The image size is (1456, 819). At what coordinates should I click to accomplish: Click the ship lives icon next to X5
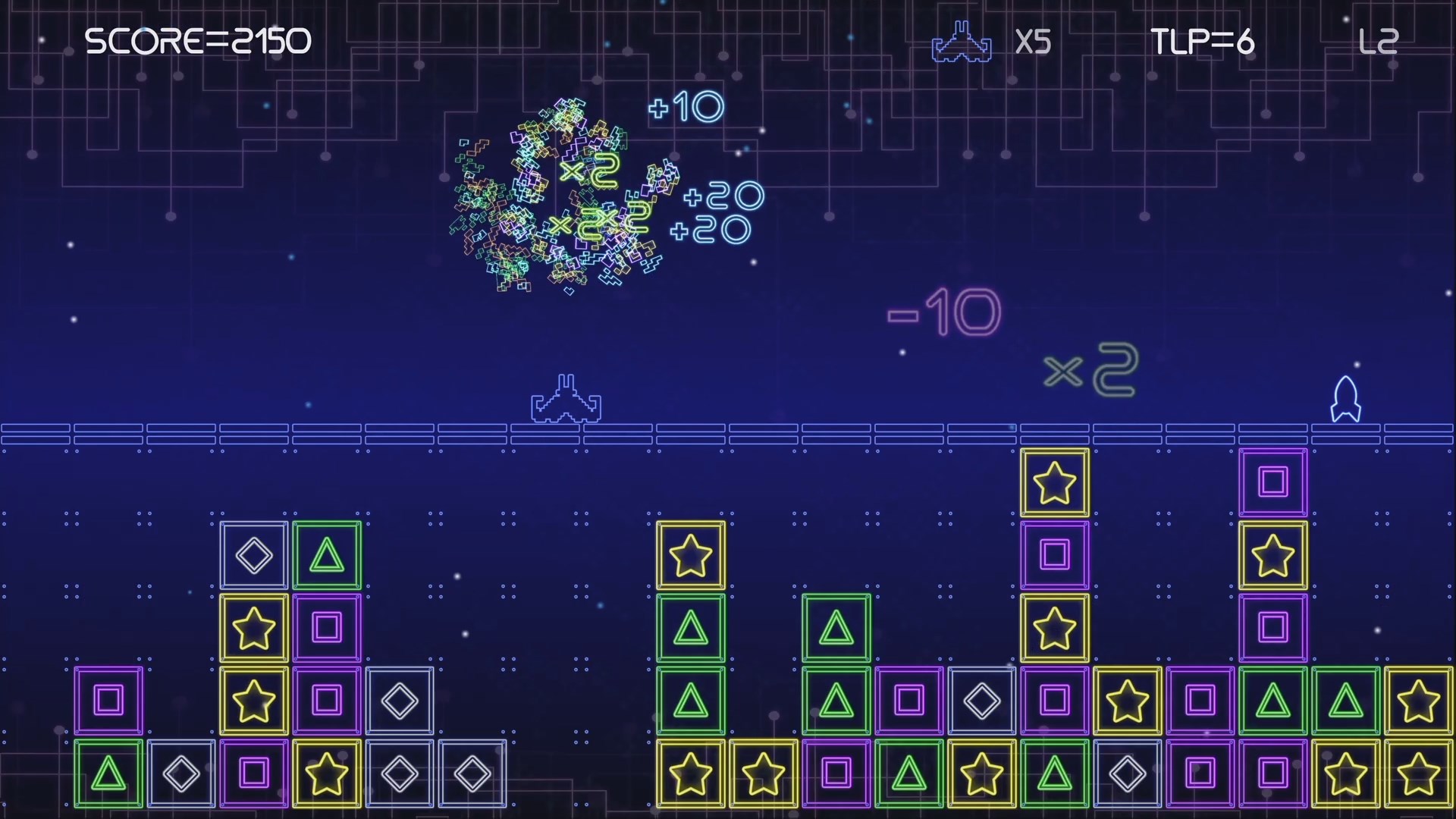pos(962,42)
